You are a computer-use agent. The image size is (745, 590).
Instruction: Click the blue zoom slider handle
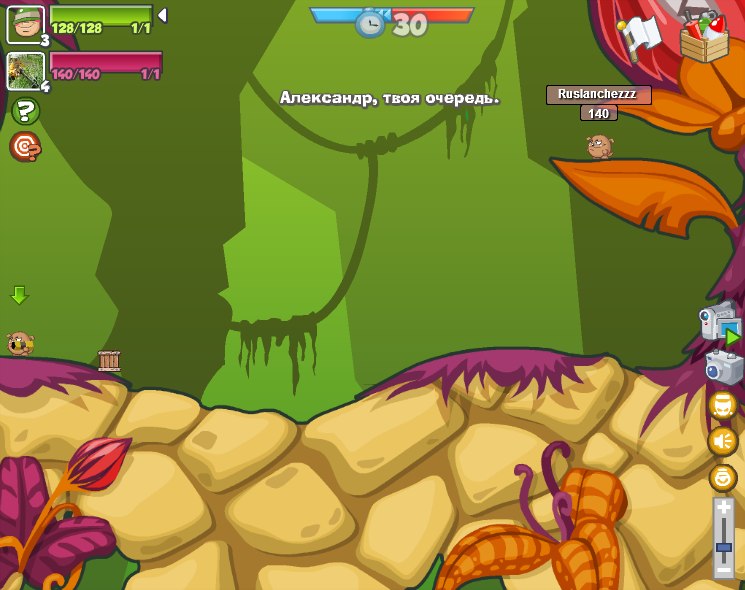pyautogui.click(x=723, y=549)
